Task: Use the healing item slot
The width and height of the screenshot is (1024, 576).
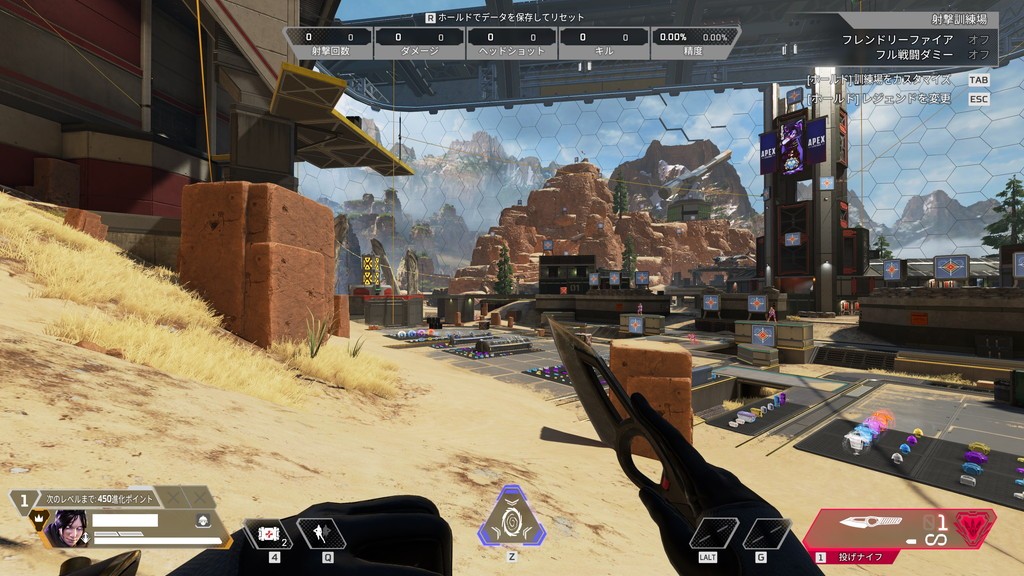Action: point(269,534)
